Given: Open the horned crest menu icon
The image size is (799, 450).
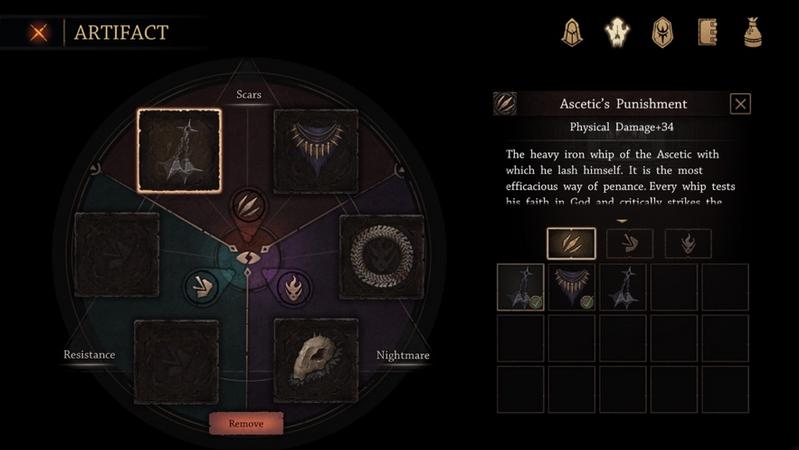Looking at the screenshot, I should 617,33.
